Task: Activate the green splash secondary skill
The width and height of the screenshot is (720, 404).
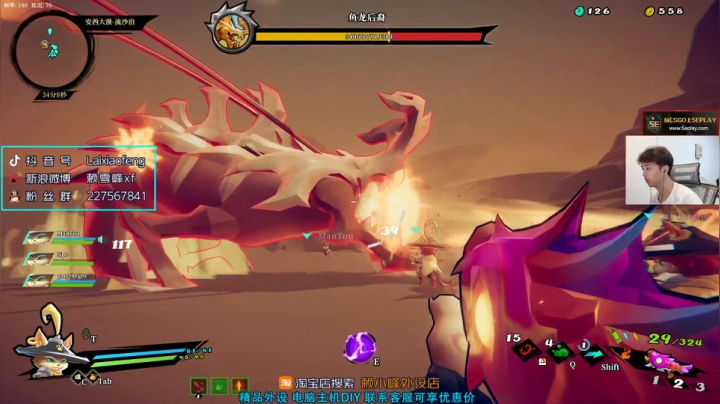Action: click(x=561, y=351)
